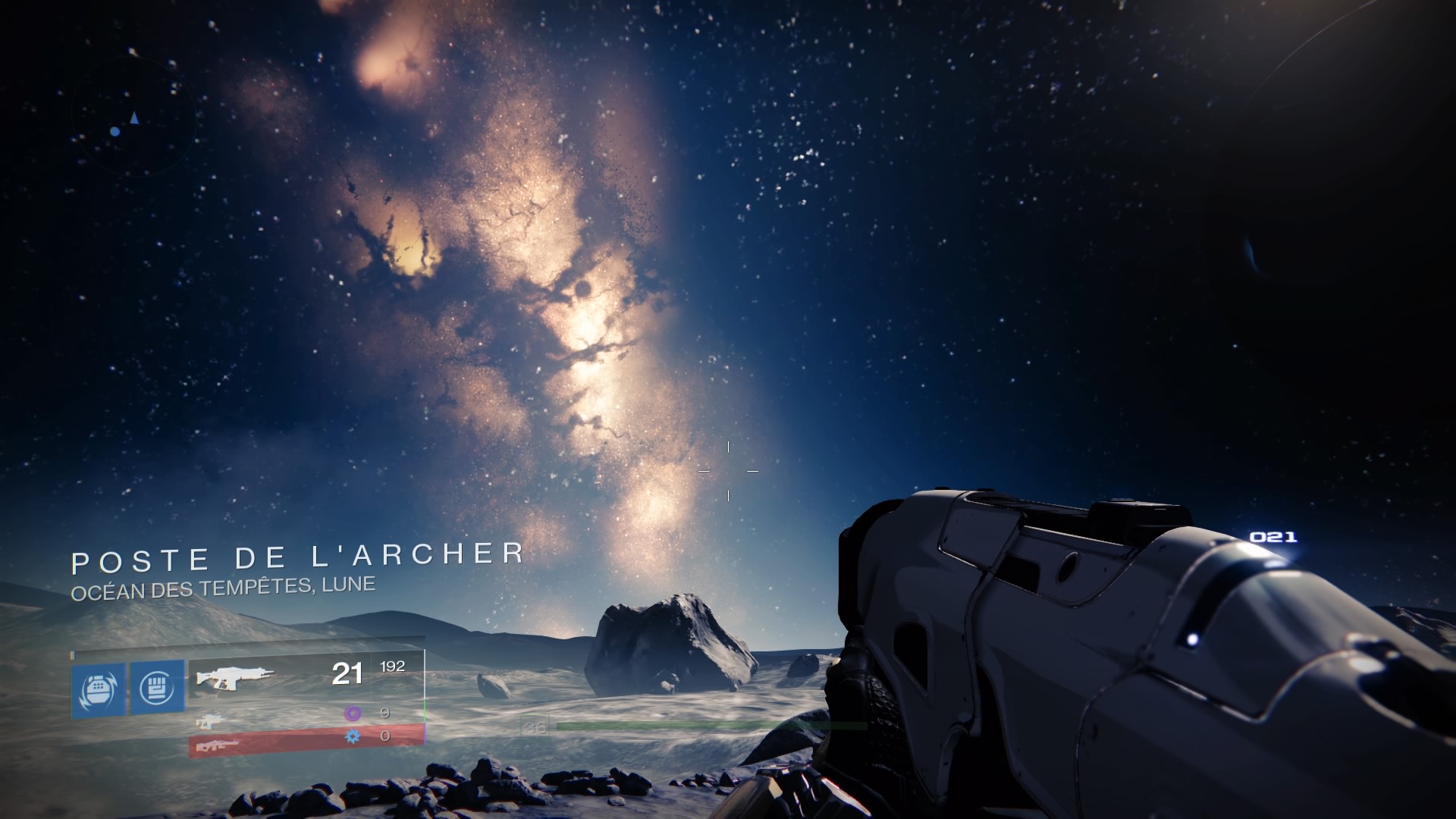Select the heavy weapon in the red row
This screenshot has height=819, width=1456.
pyautogui.click(x=218, y=746)
